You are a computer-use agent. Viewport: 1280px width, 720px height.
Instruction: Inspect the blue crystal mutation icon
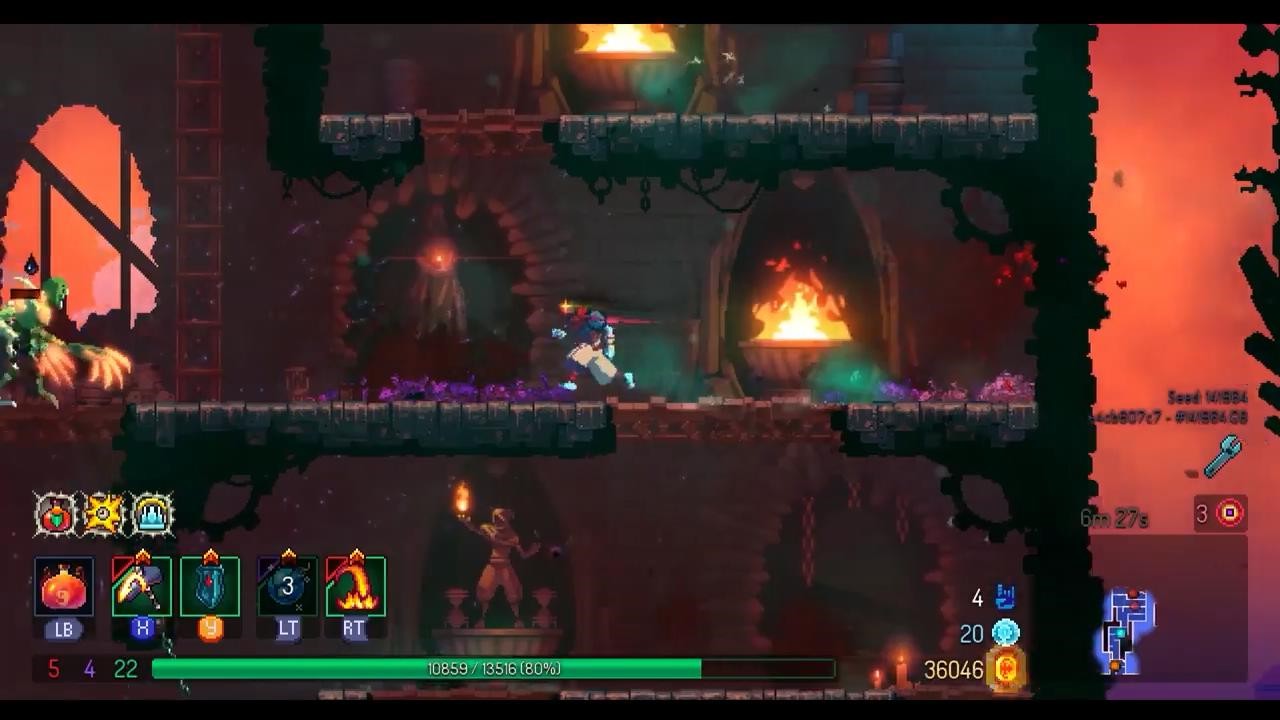tap(152, 515)
